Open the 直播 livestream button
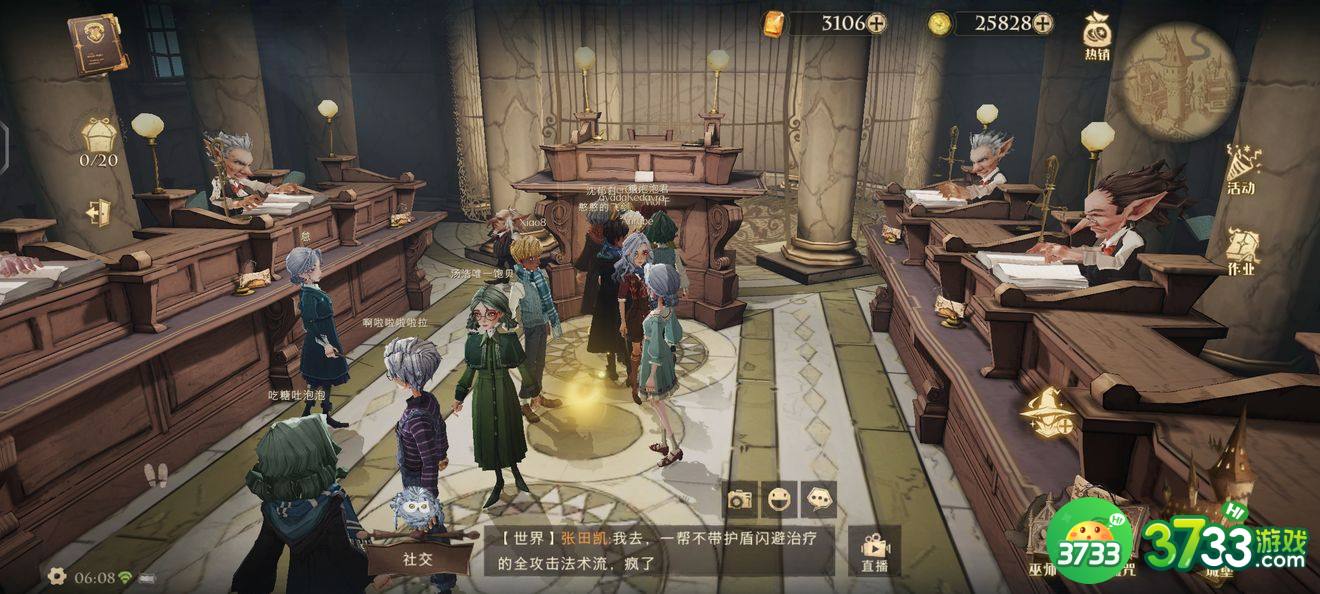1320x594 pixels. click(x=873, y=552)
